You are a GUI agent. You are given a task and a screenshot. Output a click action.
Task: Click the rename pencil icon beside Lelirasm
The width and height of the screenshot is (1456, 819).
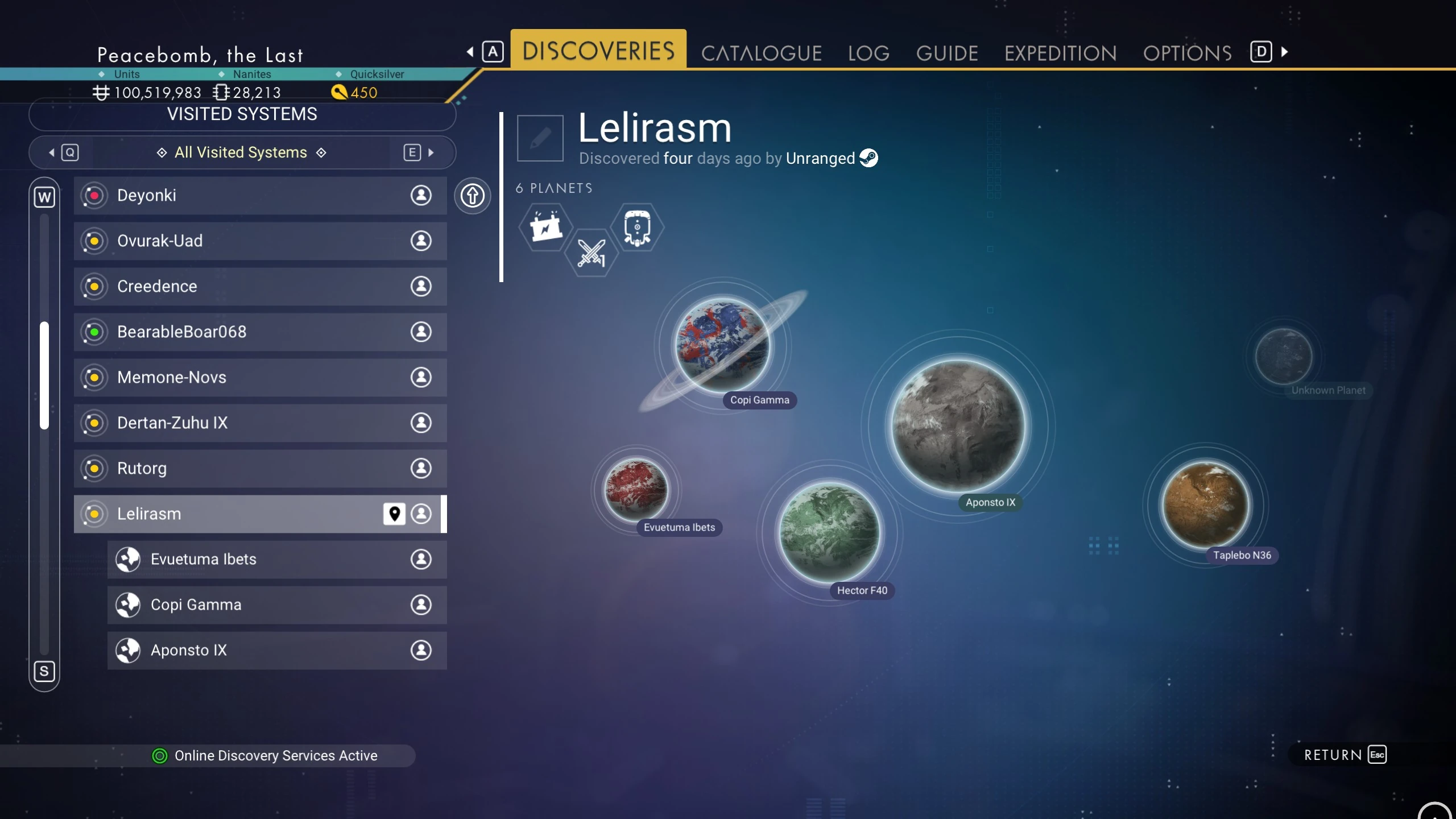540,138
